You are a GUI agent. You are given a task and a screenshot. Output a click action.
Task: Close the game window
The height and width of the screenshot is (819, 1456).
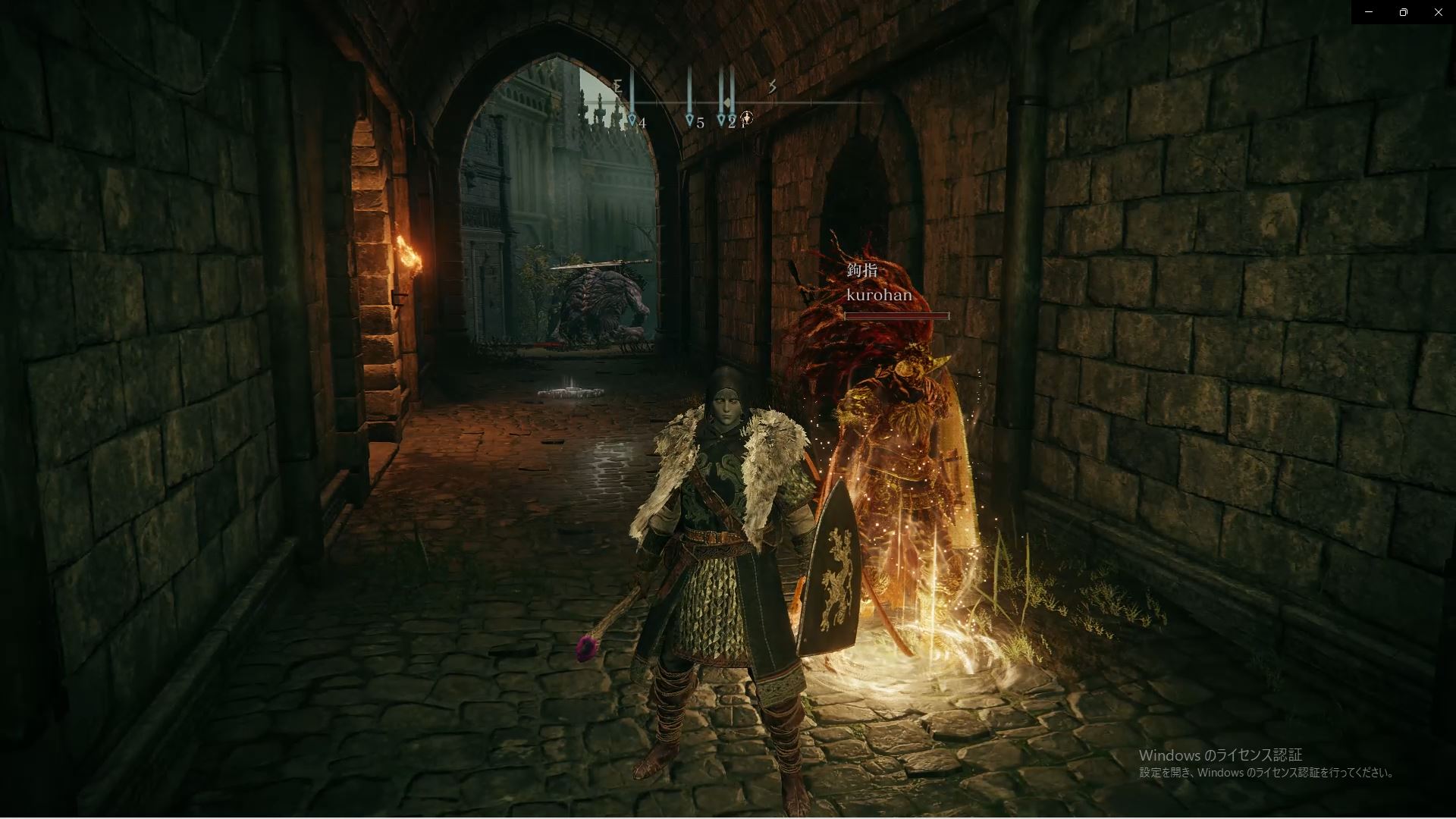[1438, 12]
